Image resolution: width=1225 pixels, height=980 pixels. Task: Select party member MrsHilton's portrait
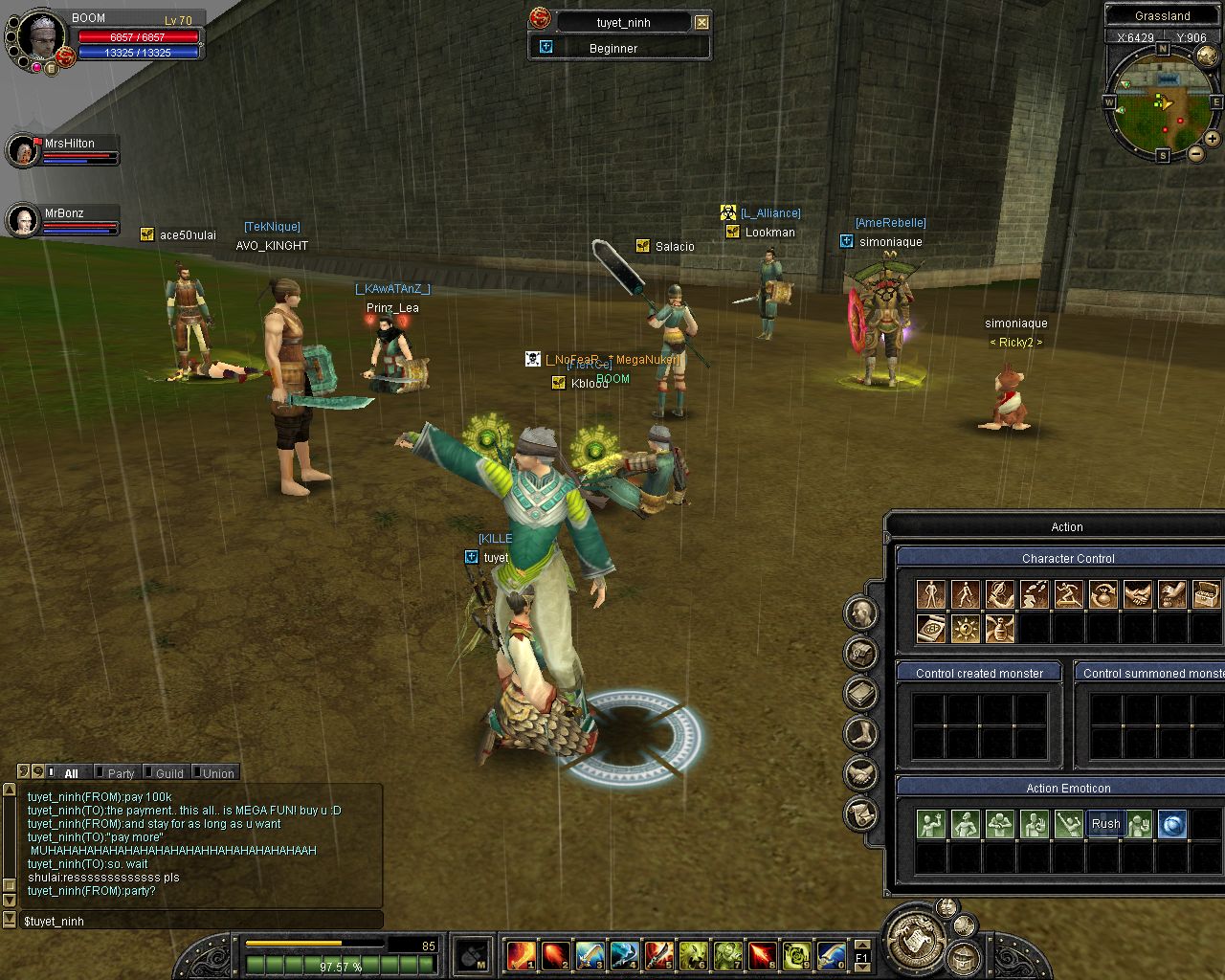point(22,150)
